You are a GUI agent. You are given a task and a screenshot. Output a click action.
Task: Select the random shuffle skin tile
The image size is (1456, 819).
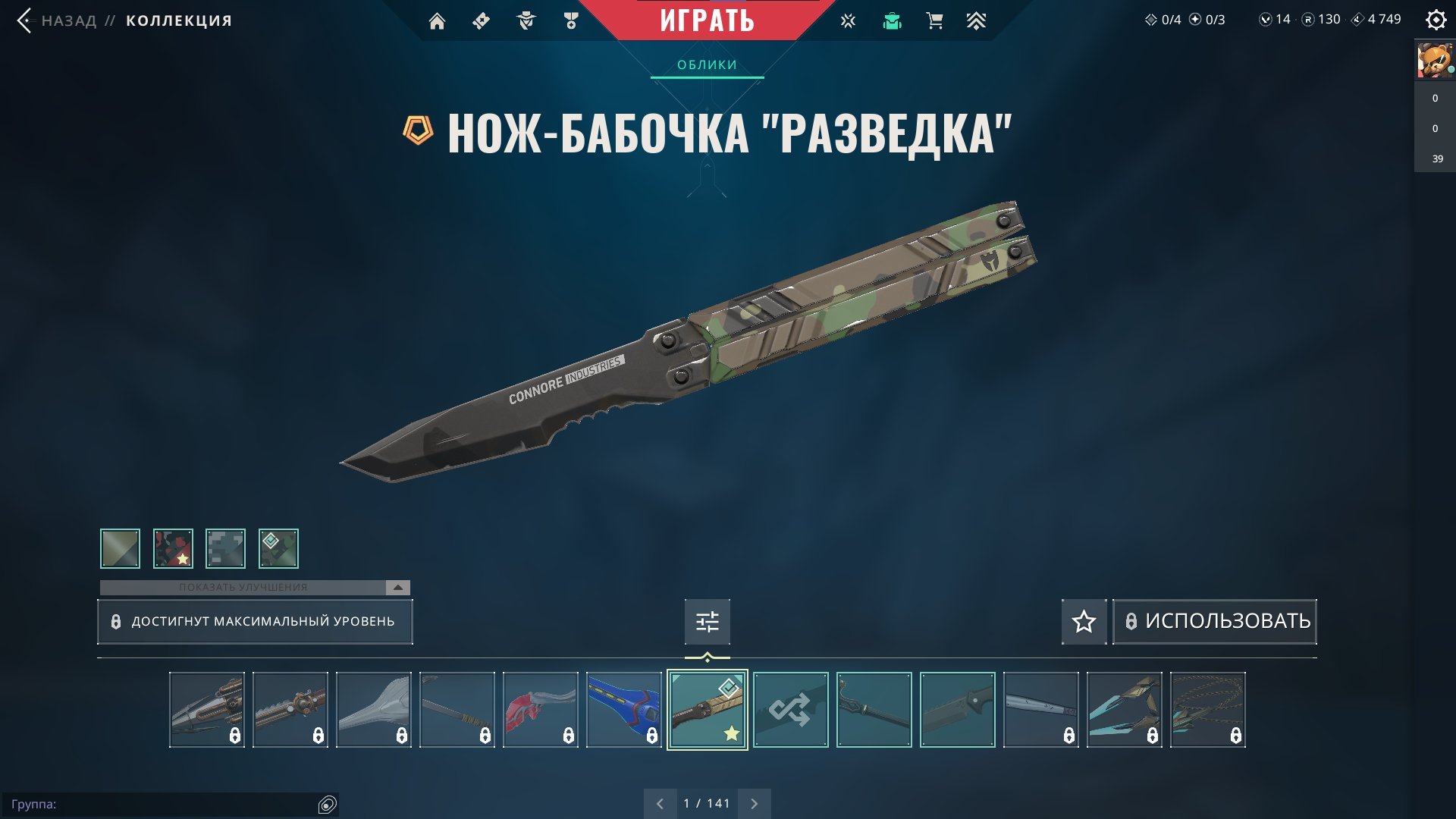[x=790, y=710]
